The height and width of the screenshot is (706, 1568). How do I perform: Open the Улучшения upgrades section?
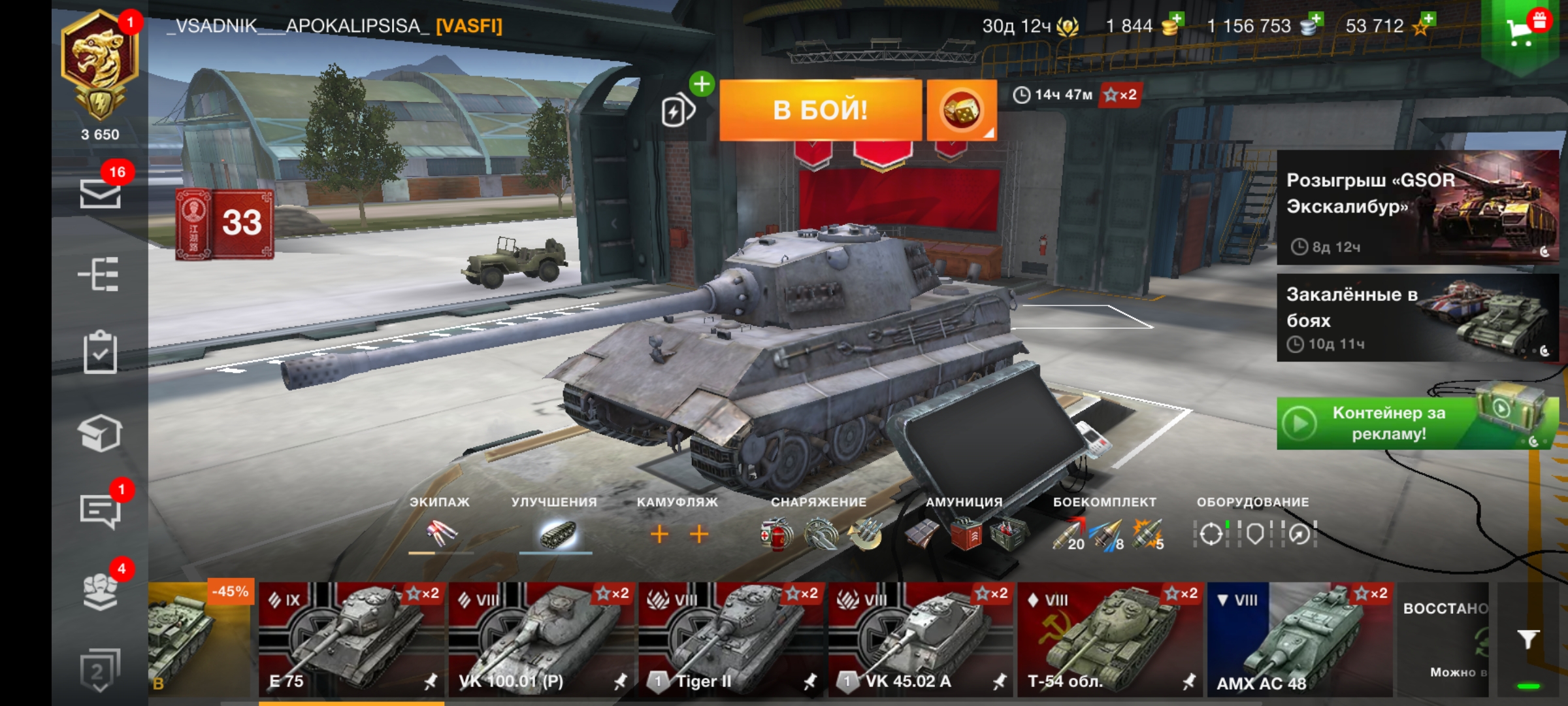[555, 533]
